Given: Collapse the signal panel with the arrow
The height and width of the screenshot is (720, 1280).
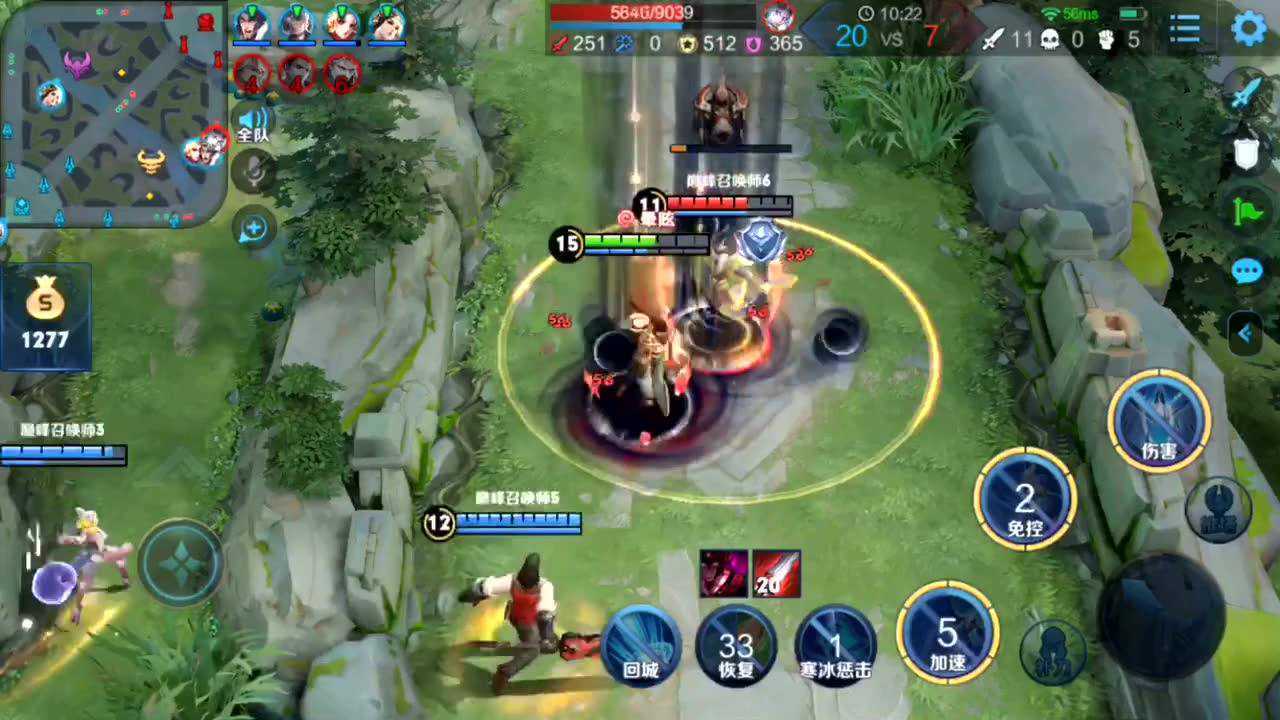Looking at the screenshot, I should coord(1246,333).
